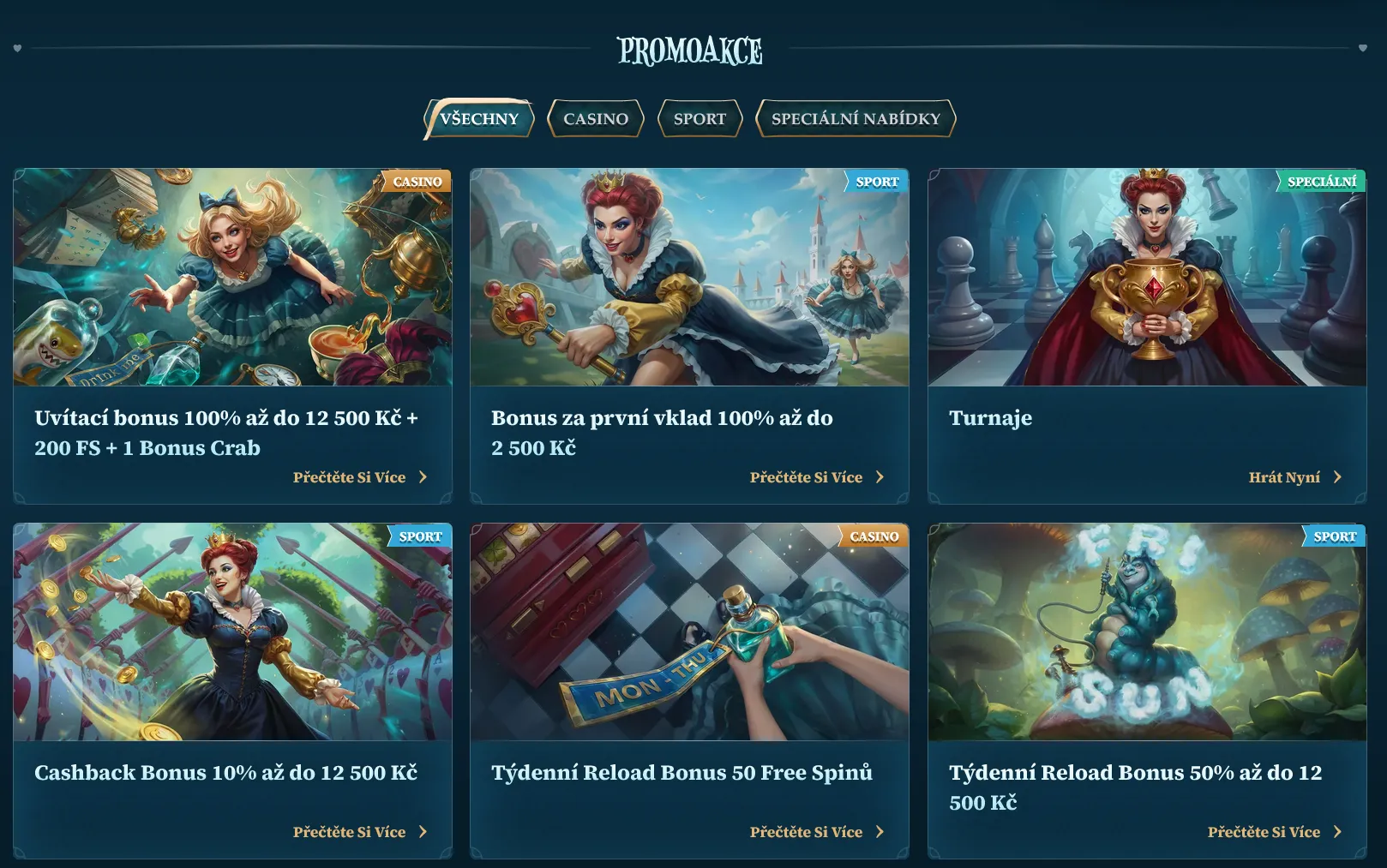This screenshot has height=868, width=1387.
Task: Click the chevron arrow next to Hrát Nyní
Action: click(x=1337, y=476)
